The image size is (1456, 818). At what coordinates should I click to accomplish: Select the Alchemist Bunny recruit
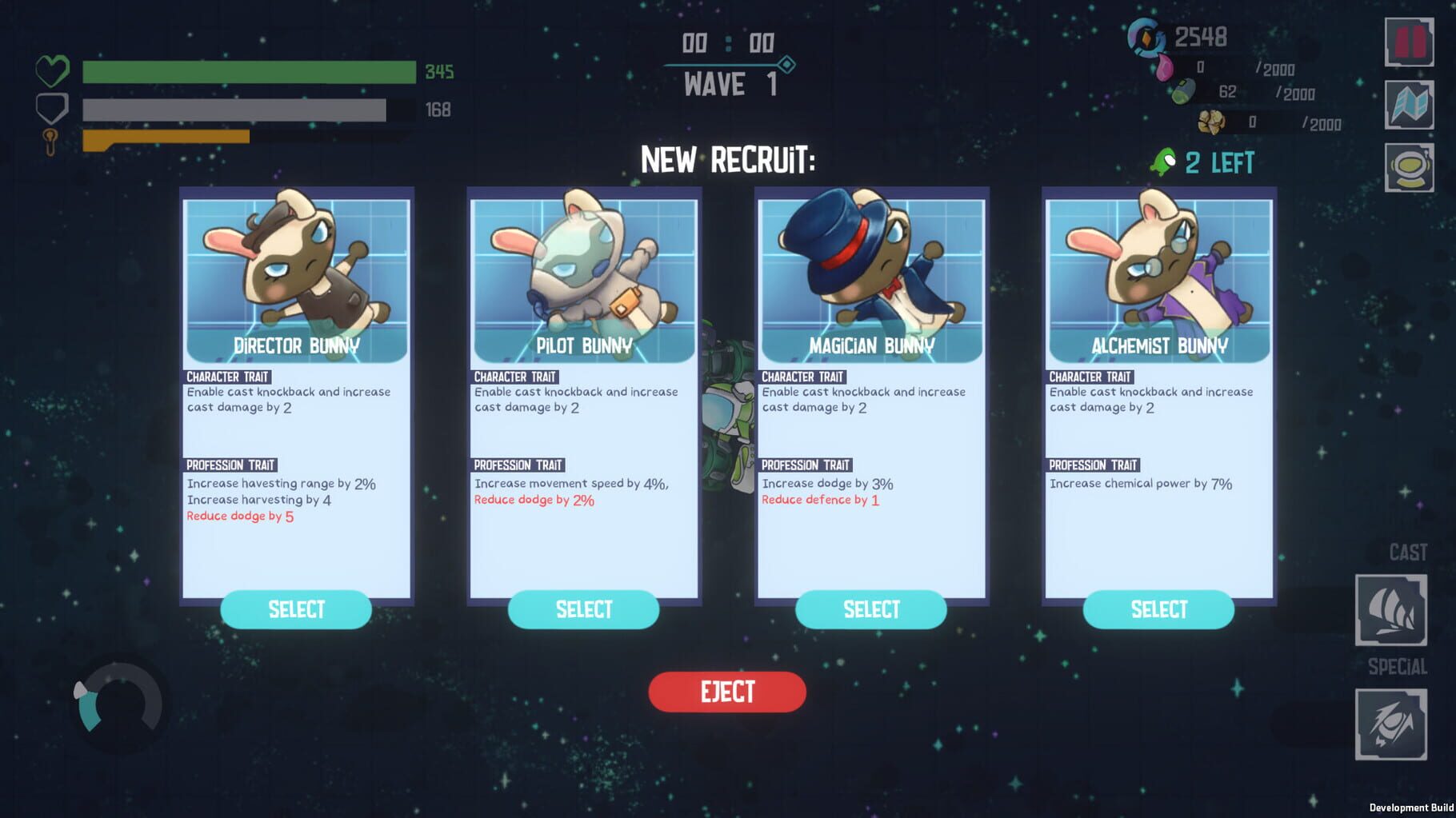tap(1158, 609)
